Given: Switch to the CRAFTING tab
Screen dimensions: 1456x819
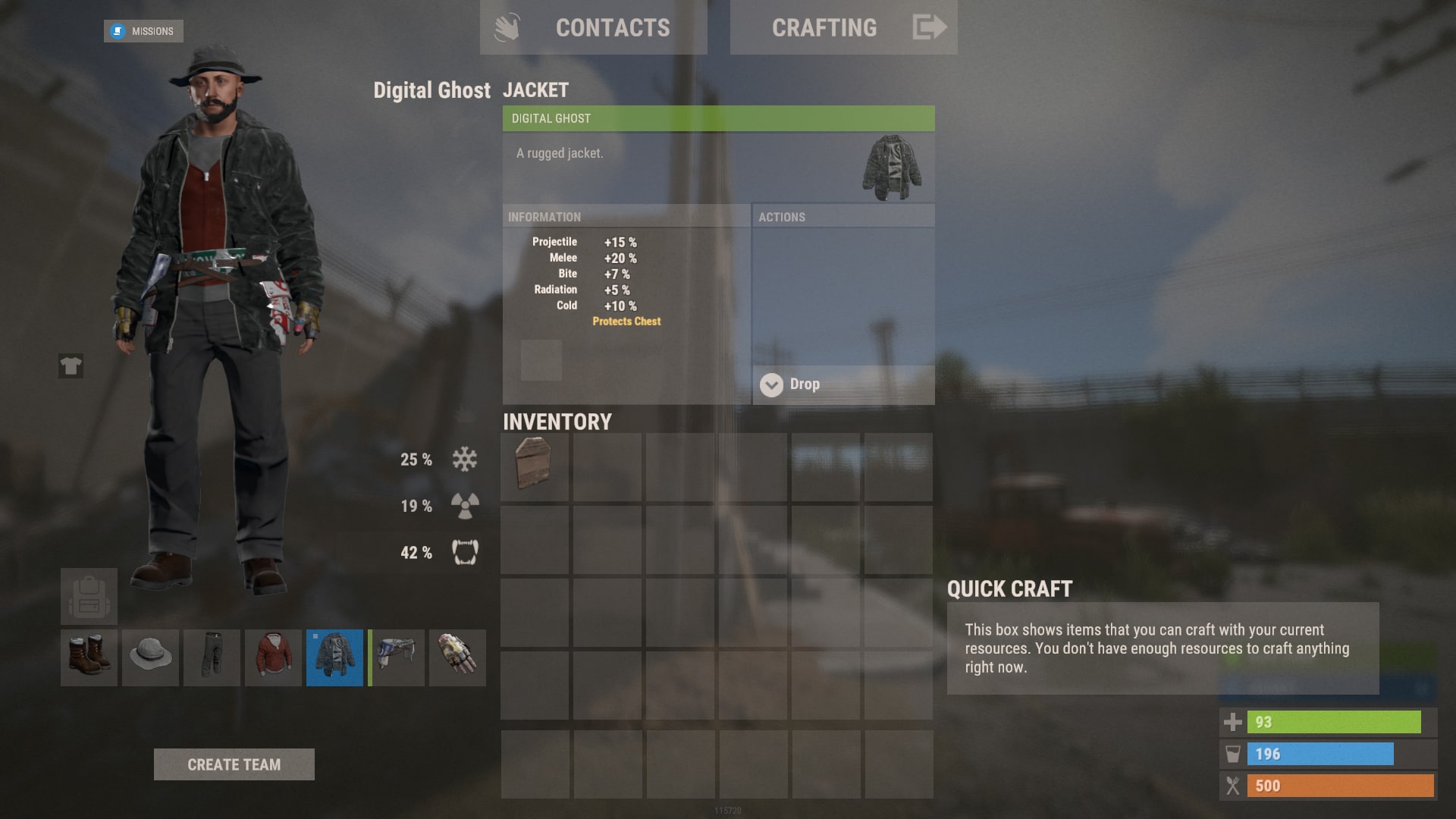Looking at the screenshot, I should coord(824,27).
